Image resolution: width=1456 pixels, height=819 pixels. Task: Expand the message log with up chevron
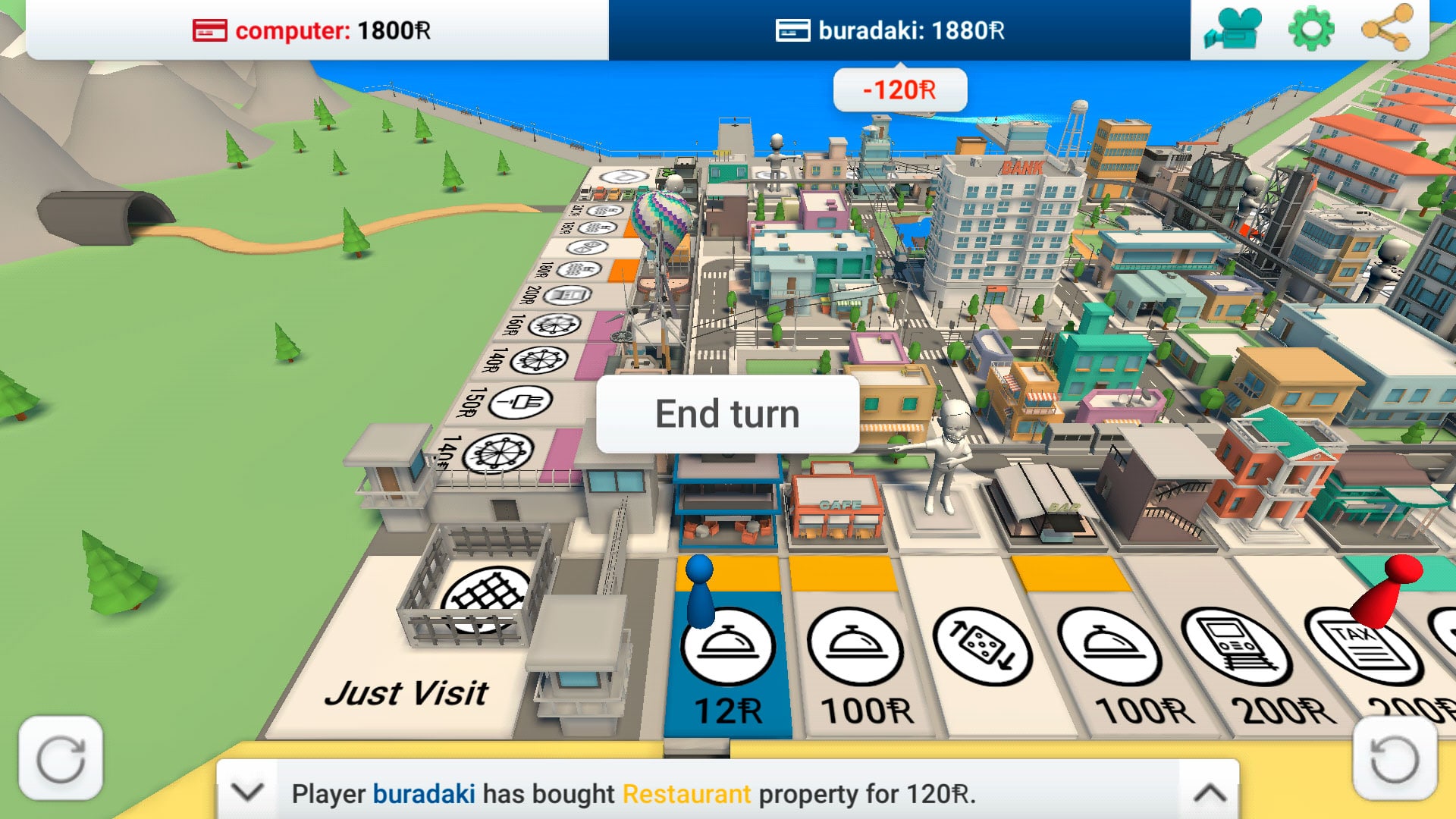click(x=1210, y=792)
